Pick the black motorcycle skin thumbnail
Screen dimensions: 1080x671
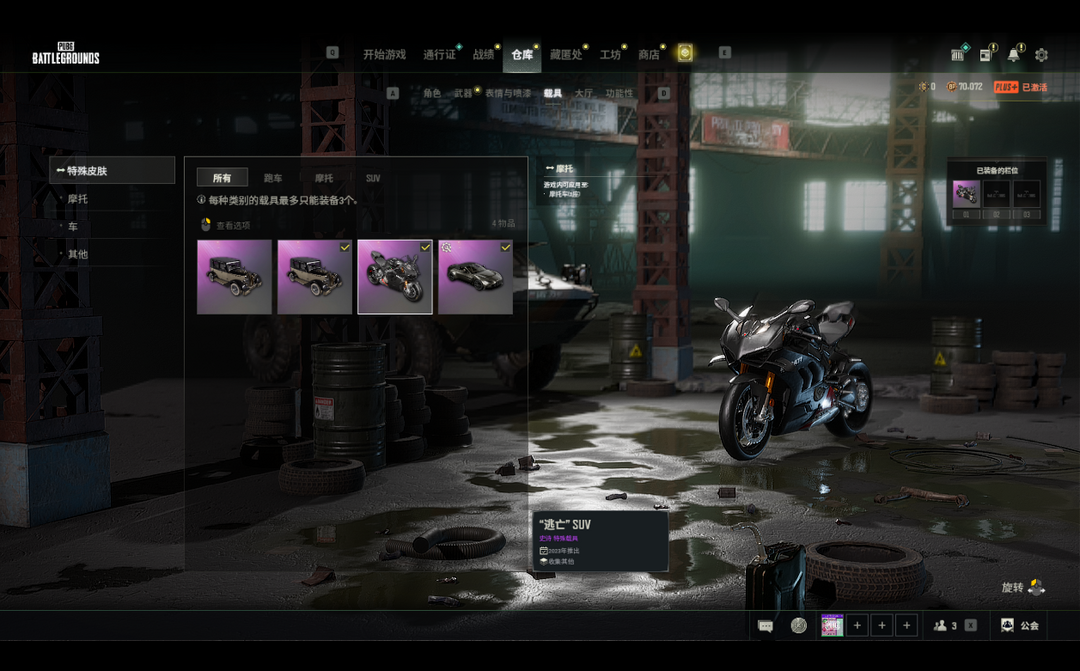[395, 277]
